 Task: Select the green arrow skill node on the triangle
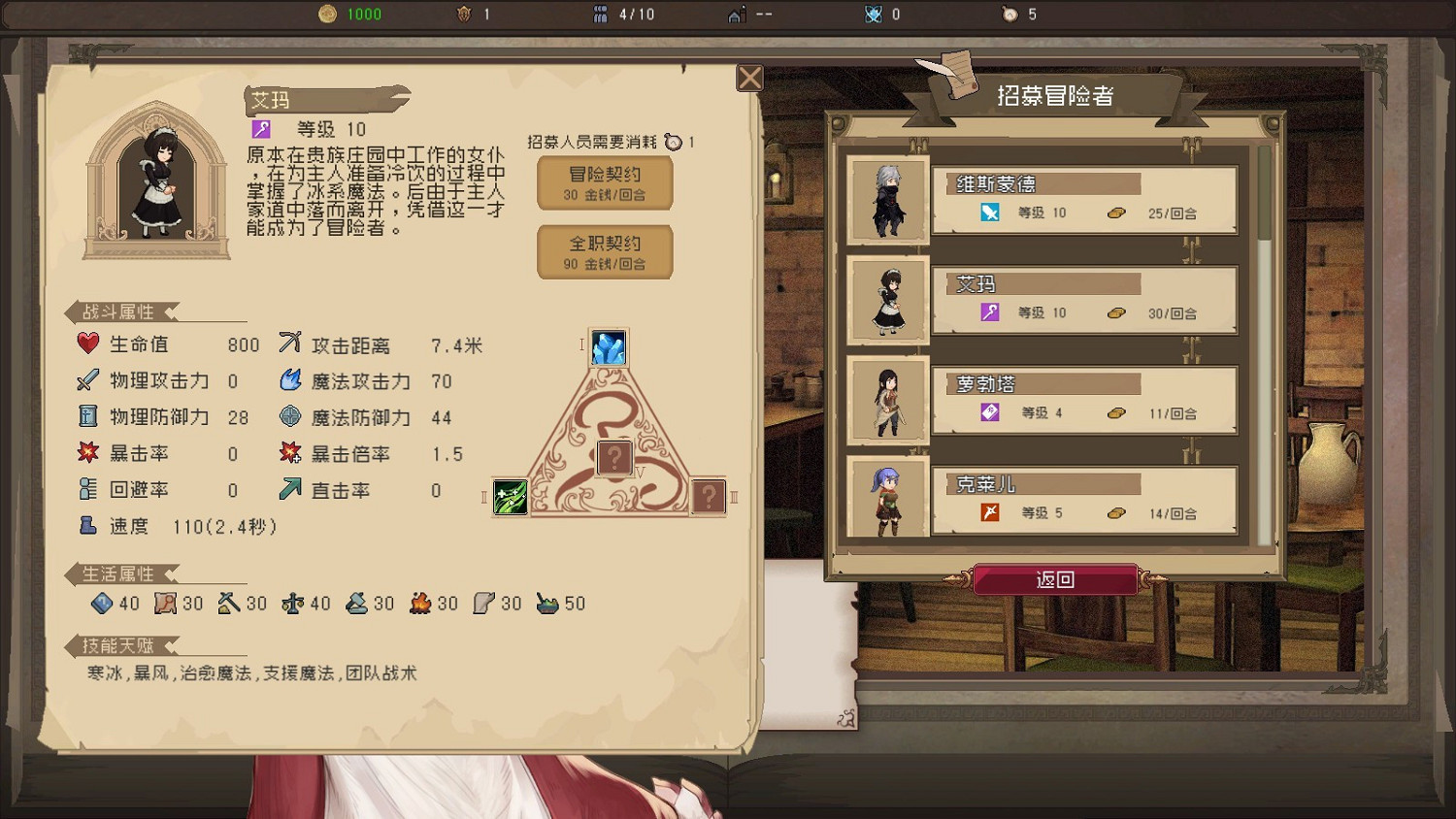510,497
